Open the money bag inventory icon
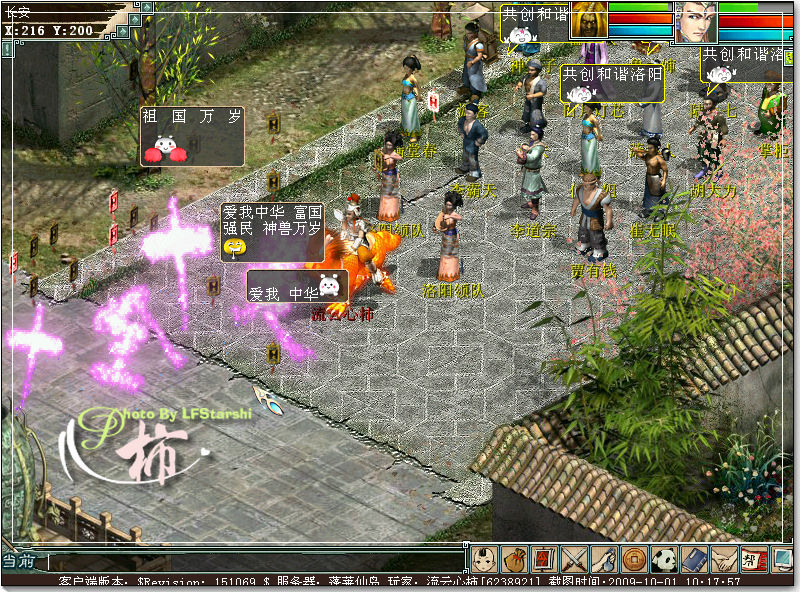 point(514,559)
